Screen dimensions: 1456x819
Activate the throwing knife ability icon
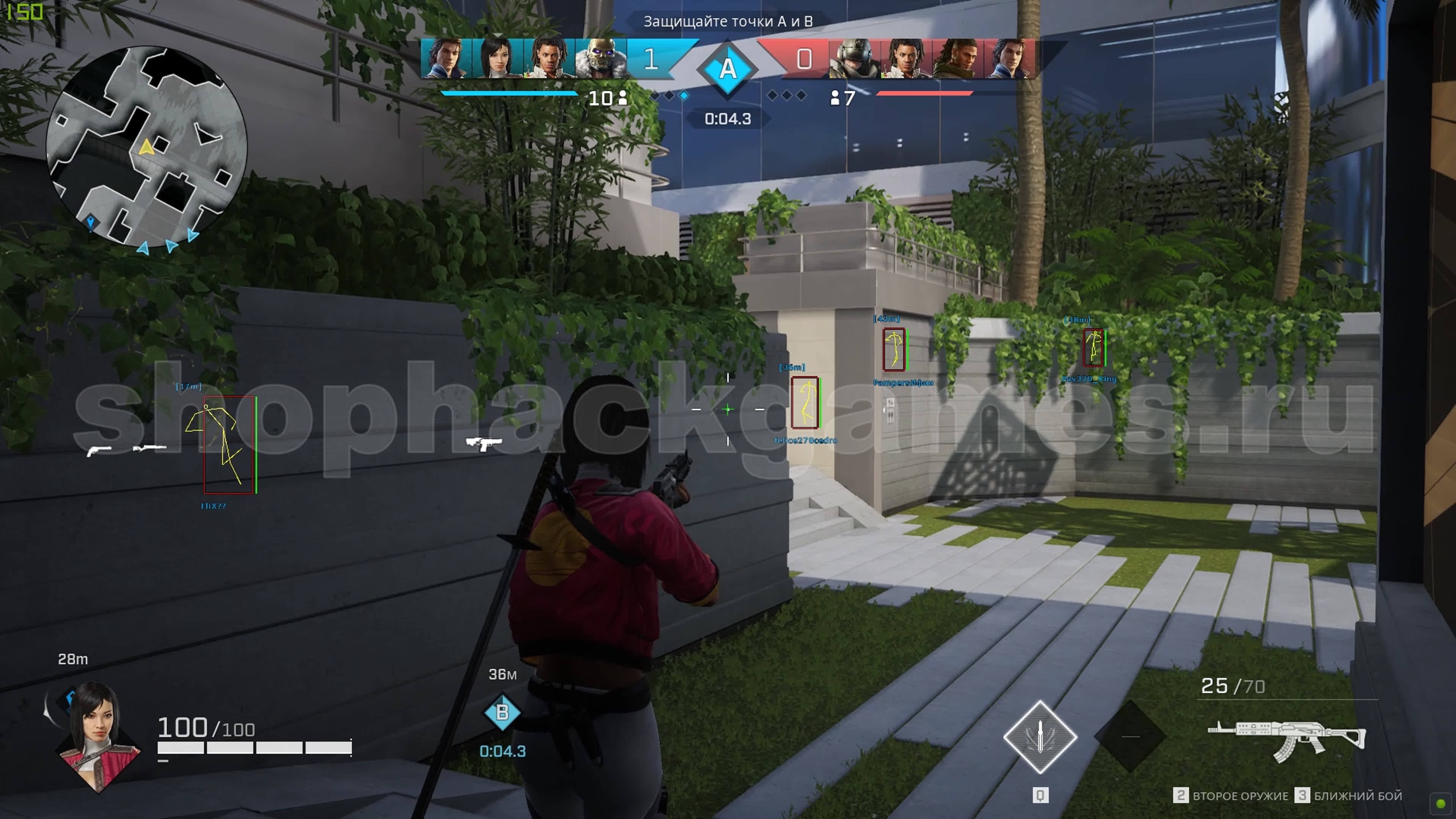(x=1039, y=736)
